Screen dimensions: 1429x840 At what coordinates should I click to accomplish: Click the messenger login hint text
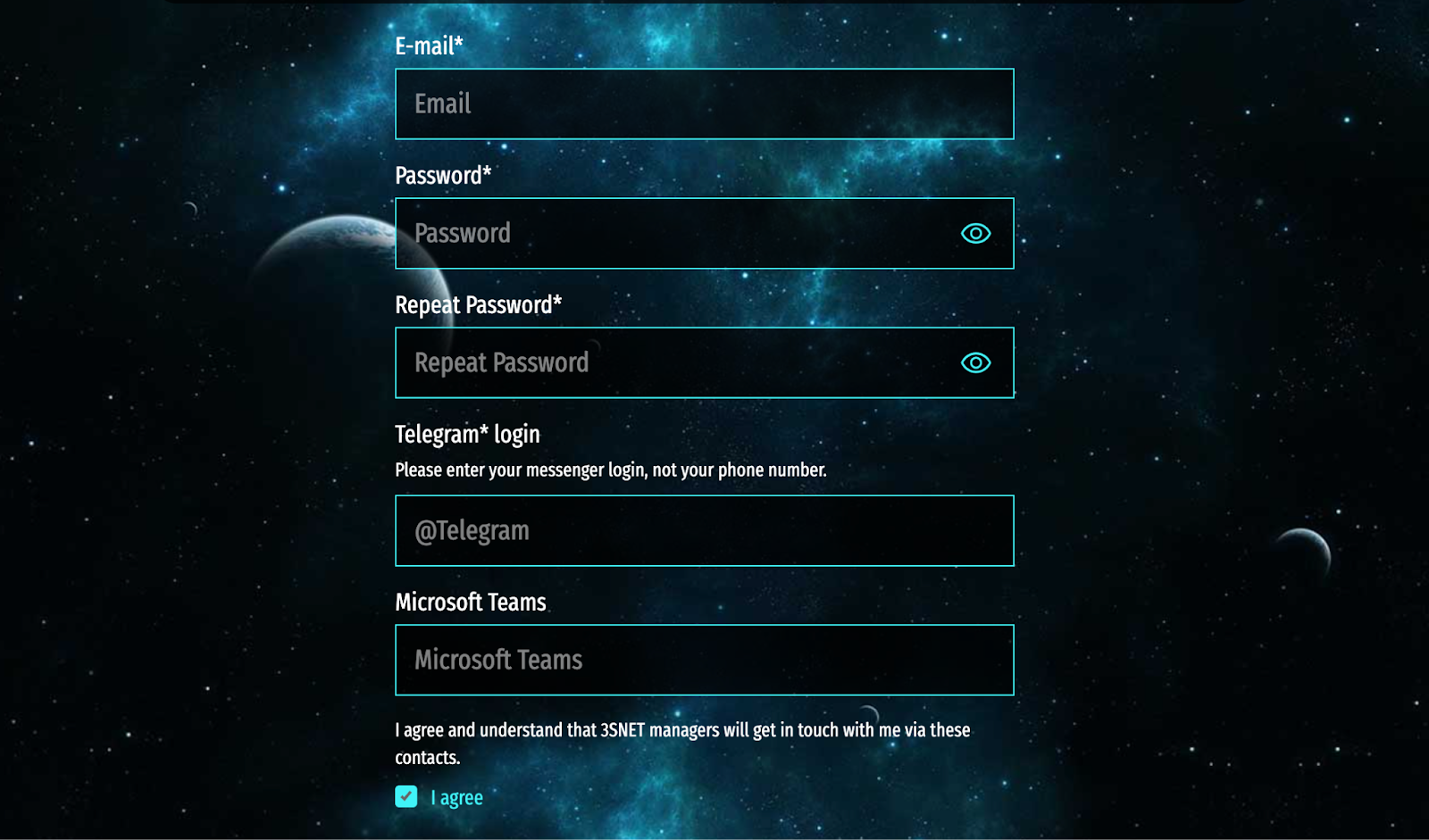pyautogui.click(x=611, y=470)
